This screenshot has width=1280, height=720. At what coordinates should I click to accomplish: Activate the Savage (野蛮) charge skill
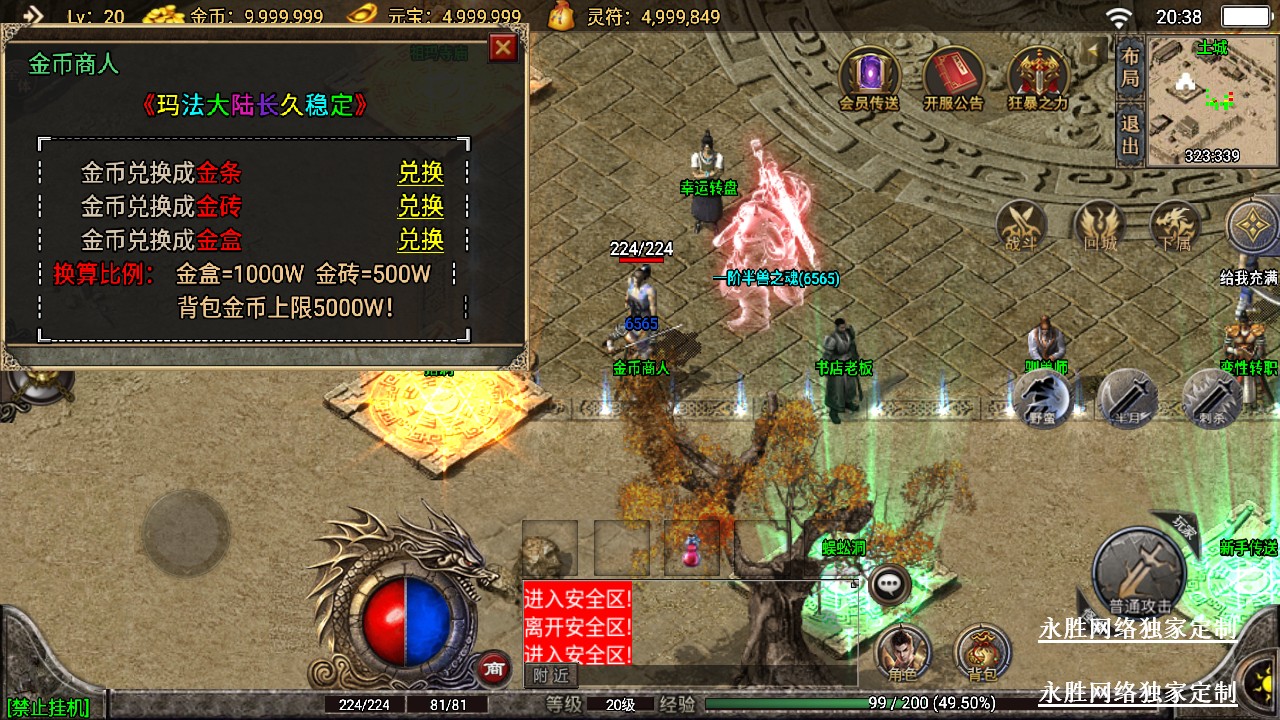click(1043, 399)
